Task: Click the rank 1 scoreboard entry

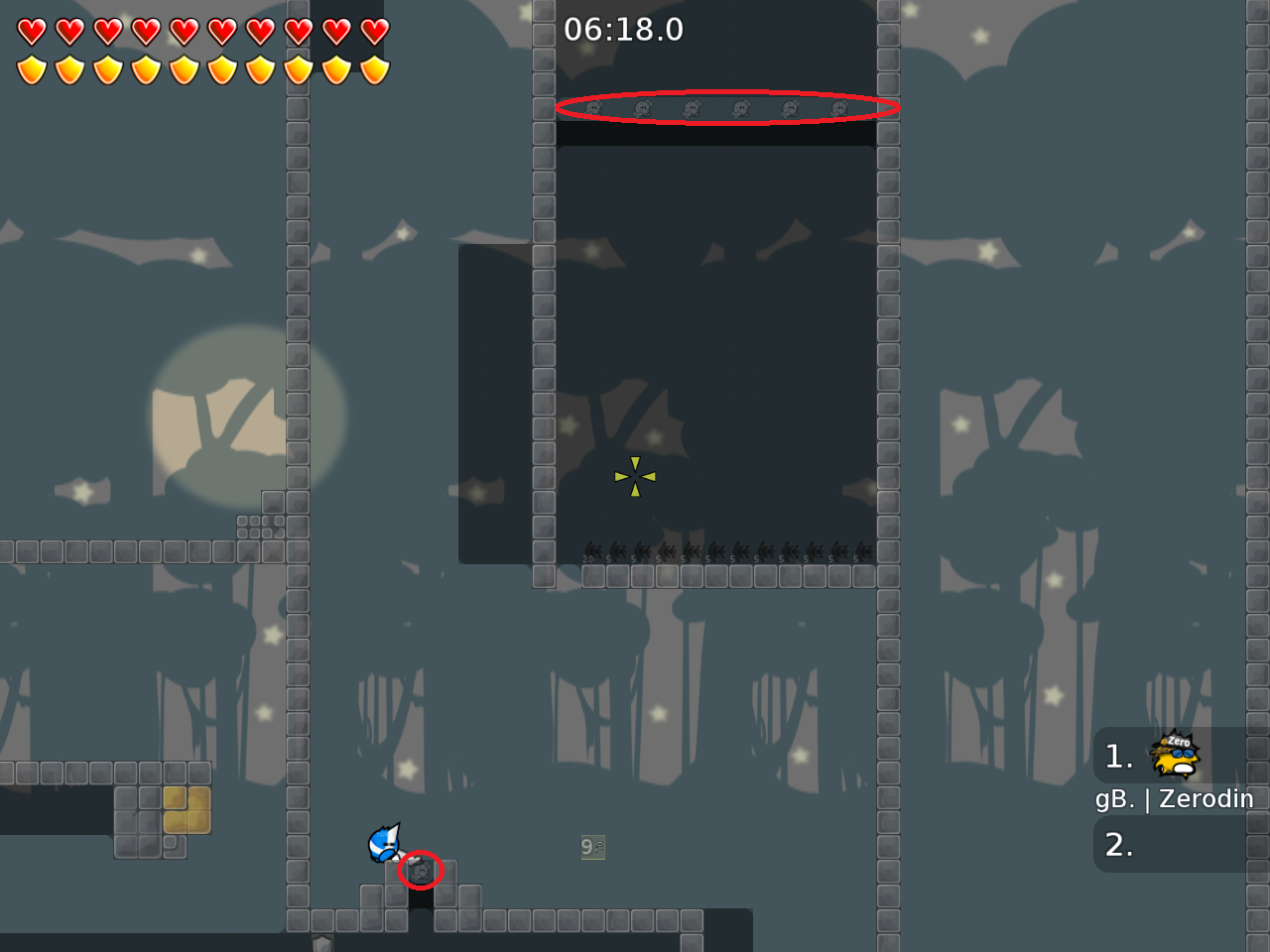Action: click(1119, 757)
